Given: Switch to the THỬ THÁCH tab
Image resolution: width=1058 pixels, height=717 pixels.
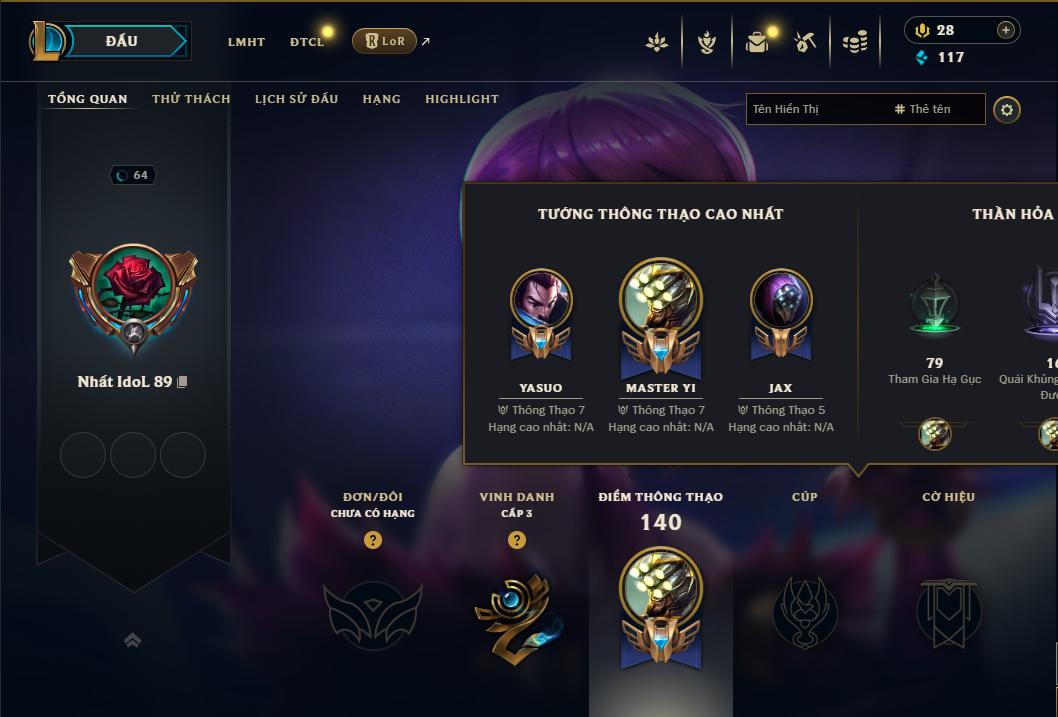Looking at the screenshot, I should pos(191,99).
